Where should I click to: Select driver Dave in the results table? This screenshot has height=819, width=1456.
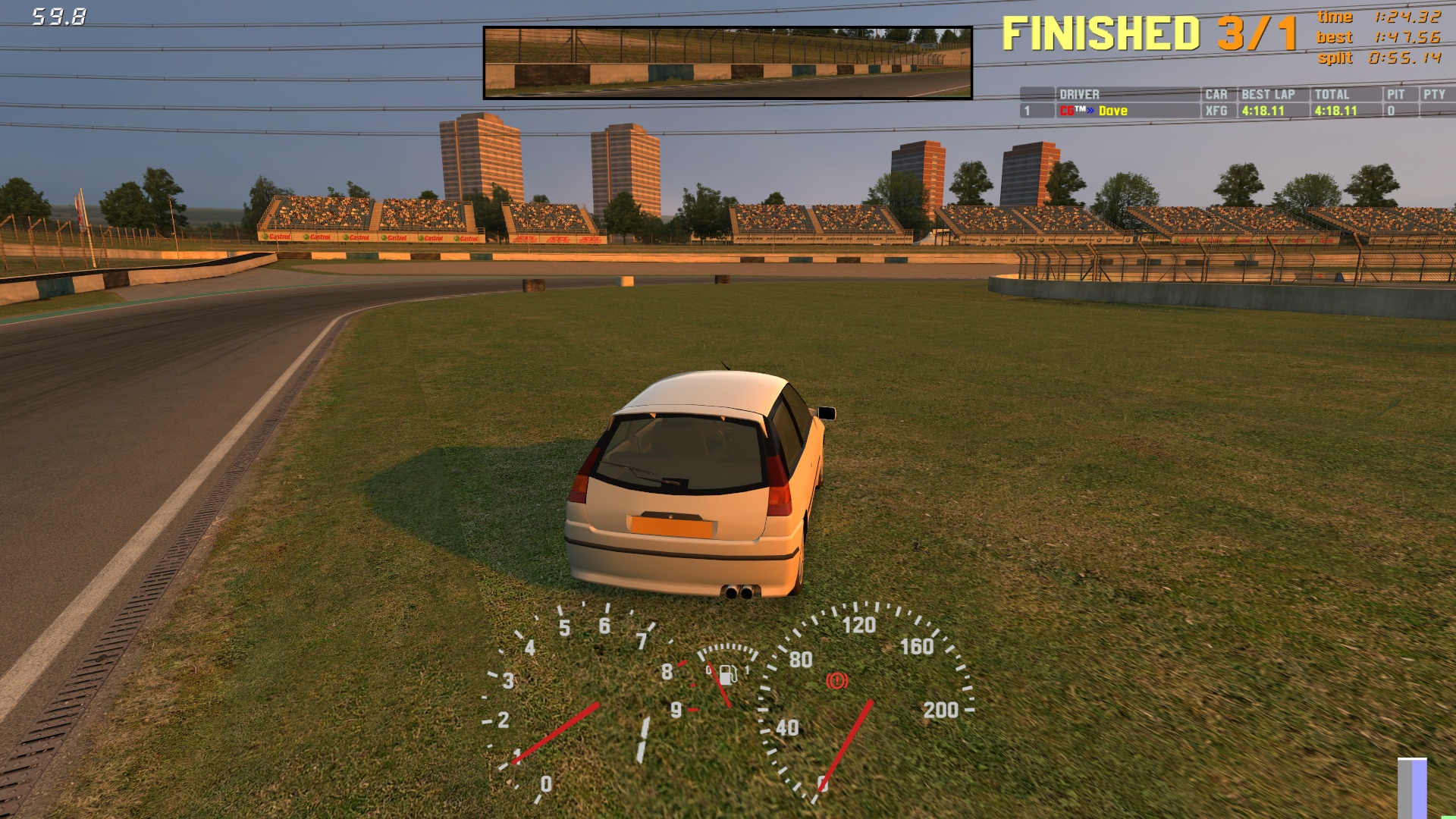pyautogui.click(x=1112, y=111)
